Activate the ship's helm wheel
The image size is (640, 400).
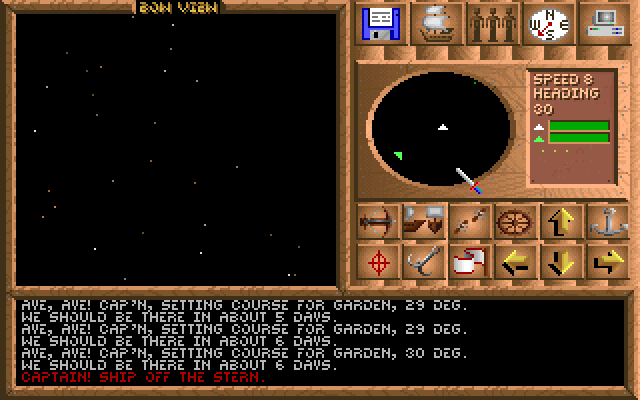pyautogui.click(x=513, y=221)
